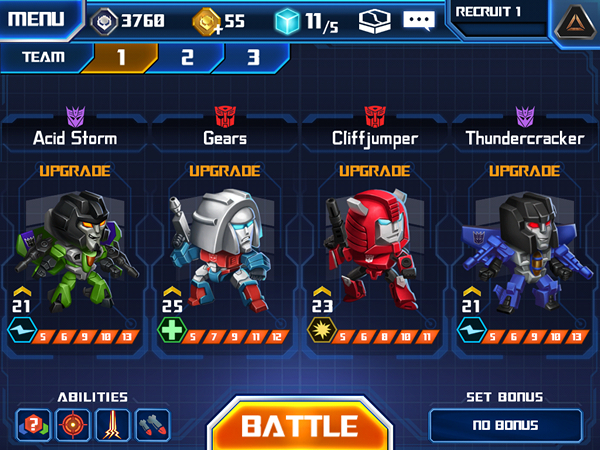Upgrade Acid Storm
Image resolution: width=600 pixels, height=450 pixels.
tap(75, 171)
